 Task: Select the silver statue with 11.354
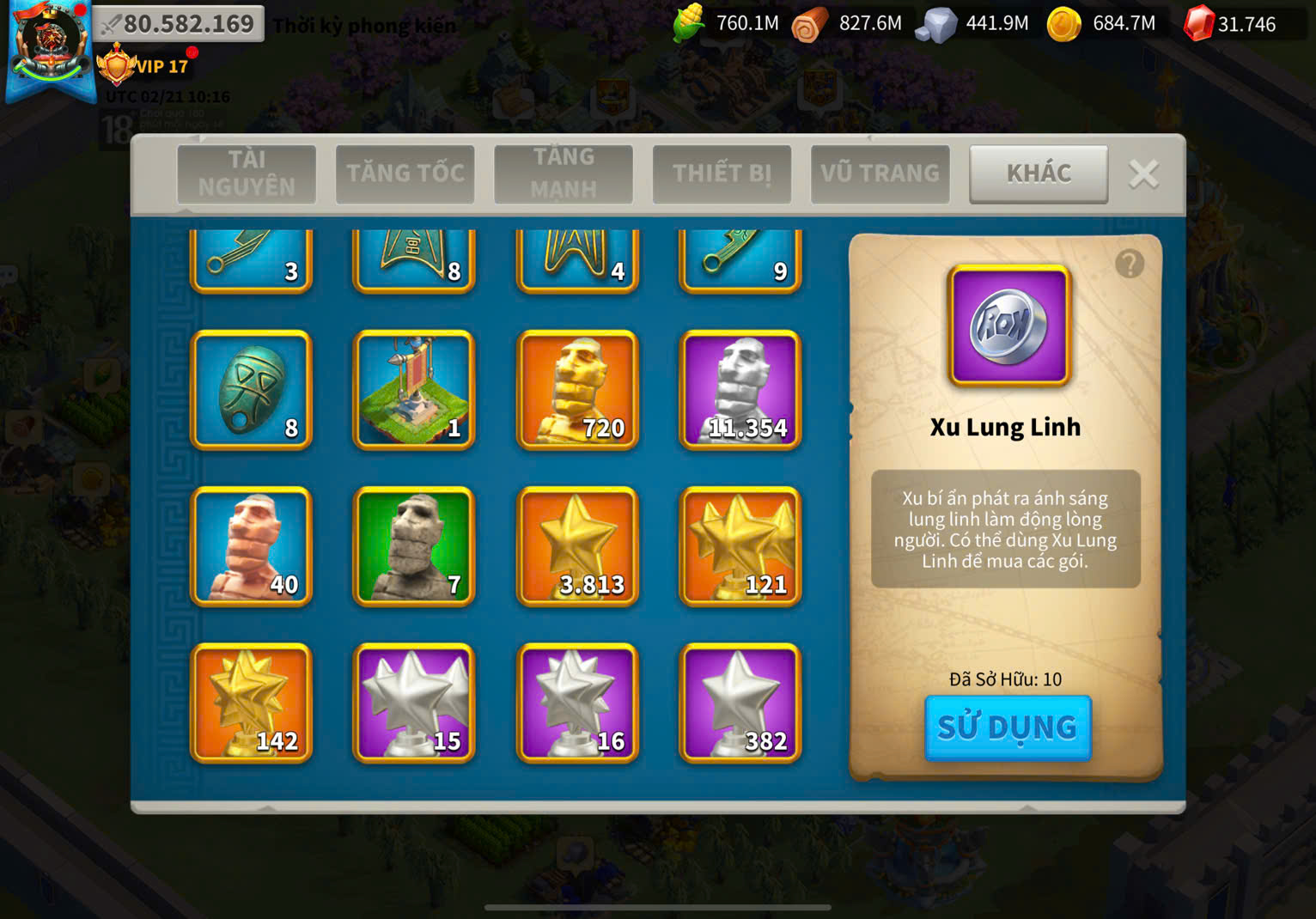click(740, 390)
